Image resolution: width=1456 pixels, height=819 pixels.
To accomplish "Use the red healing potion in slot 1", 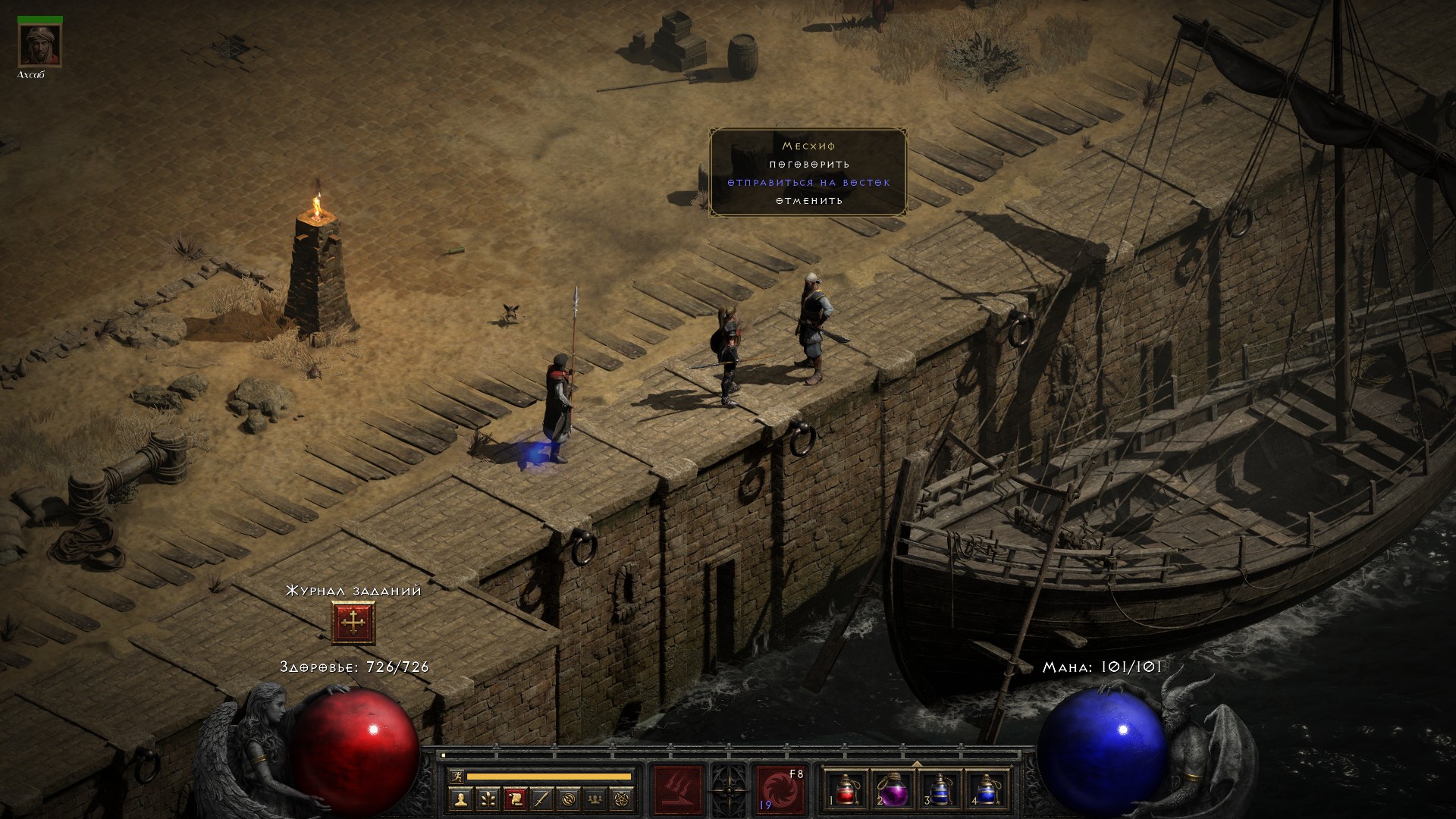I will (x=846, y=789).
